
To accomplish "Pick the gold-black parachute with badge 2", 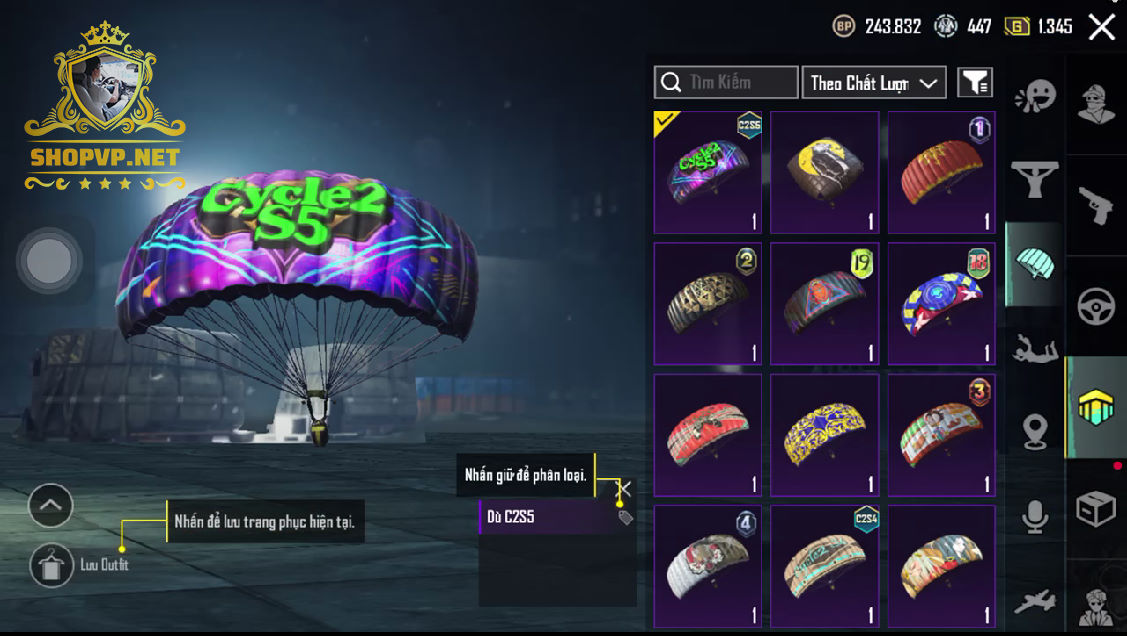I will click(708, 303).
